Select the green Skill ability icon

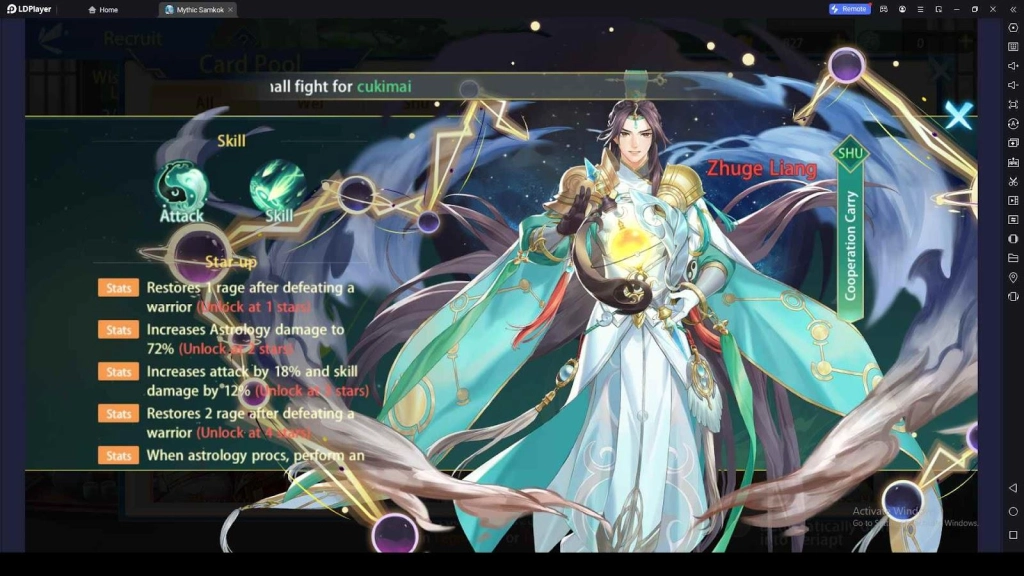tap(278, 187)
